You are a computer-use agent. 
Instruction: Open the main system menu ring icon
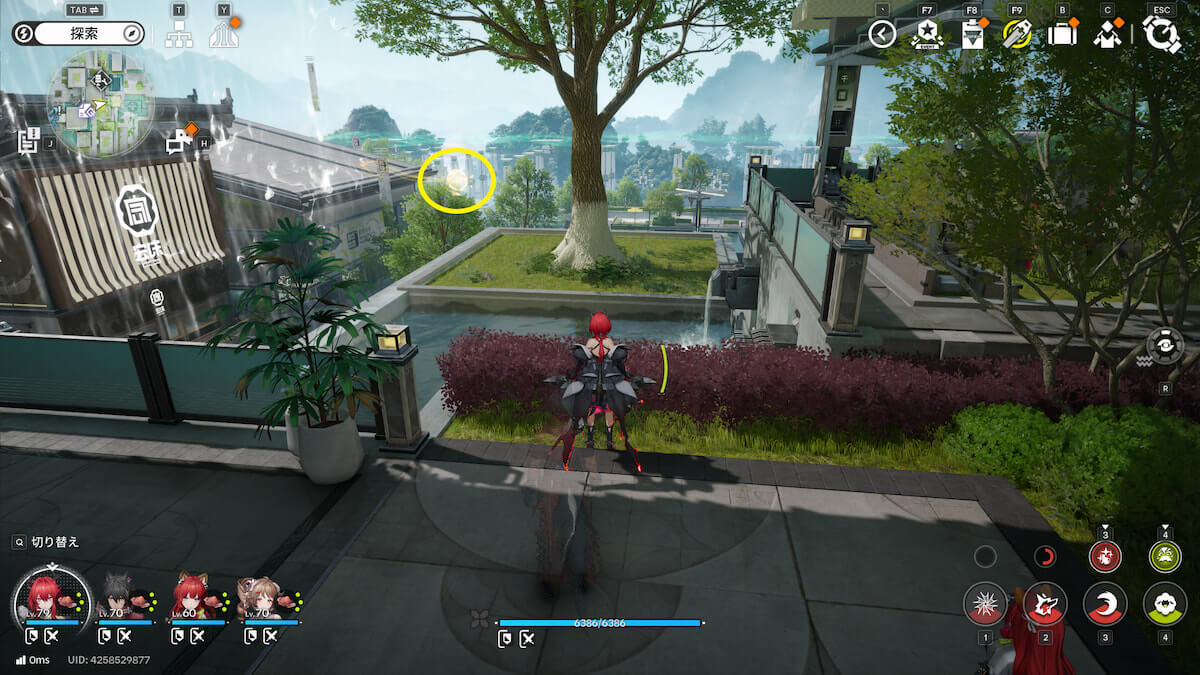pyautogui.click(x=1162, y=35)
